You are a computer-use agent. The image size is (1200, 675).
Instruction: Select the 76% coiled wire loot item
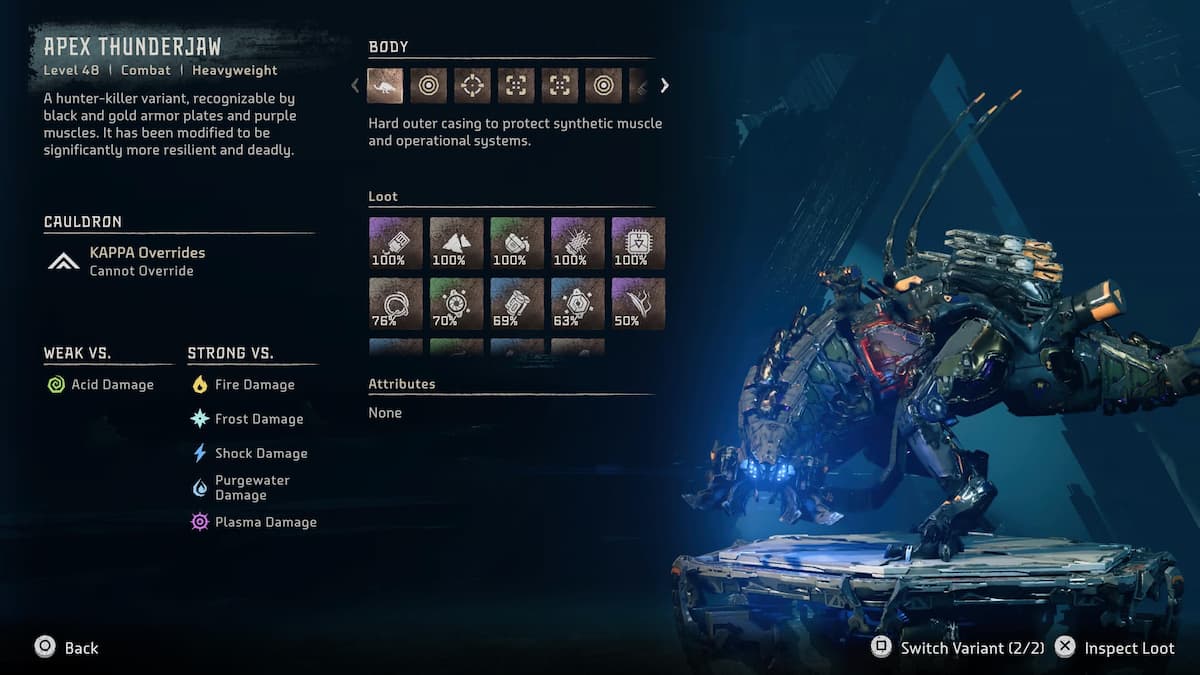(x=396, y=304)
